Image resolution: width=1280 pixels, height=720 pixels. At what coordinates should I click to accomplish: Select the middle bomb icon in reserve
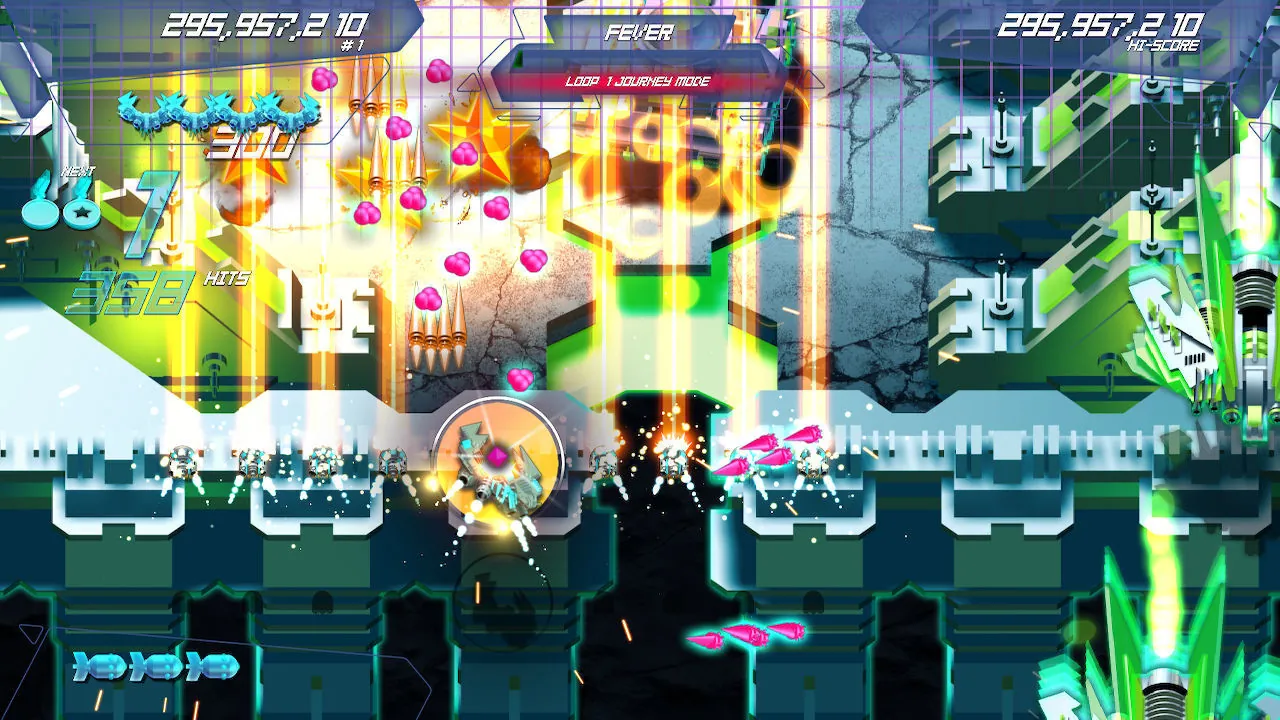pyautogui.click(x=155, y=664)
